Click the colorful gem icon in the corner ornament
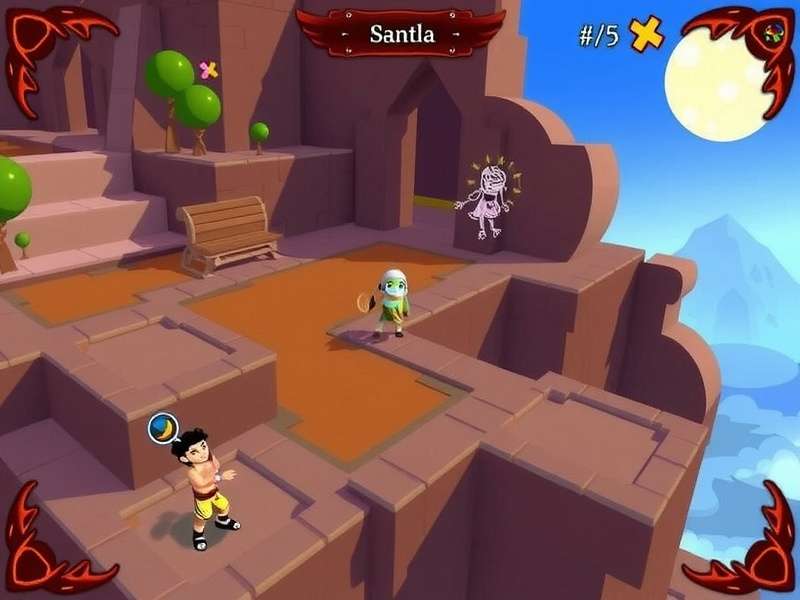 773,32
